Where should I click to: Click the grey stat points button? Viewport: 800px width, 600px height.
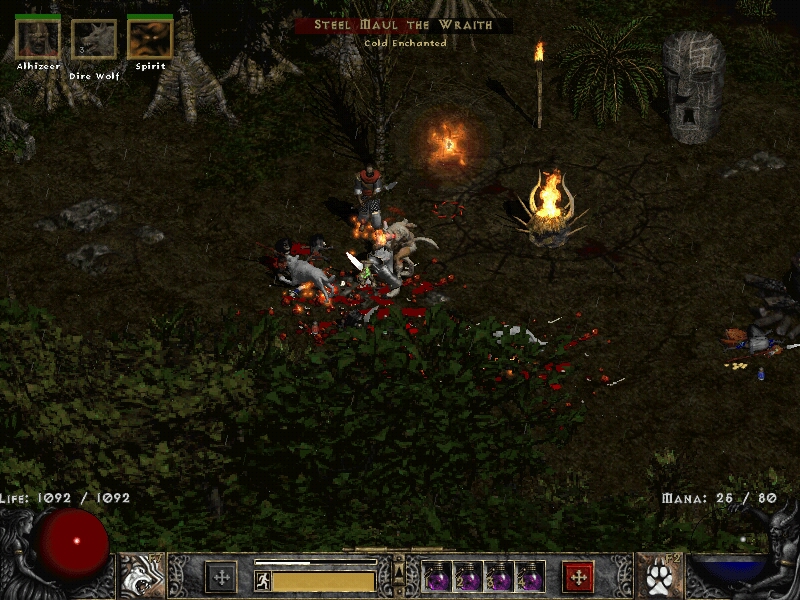[x=221, y=577]
